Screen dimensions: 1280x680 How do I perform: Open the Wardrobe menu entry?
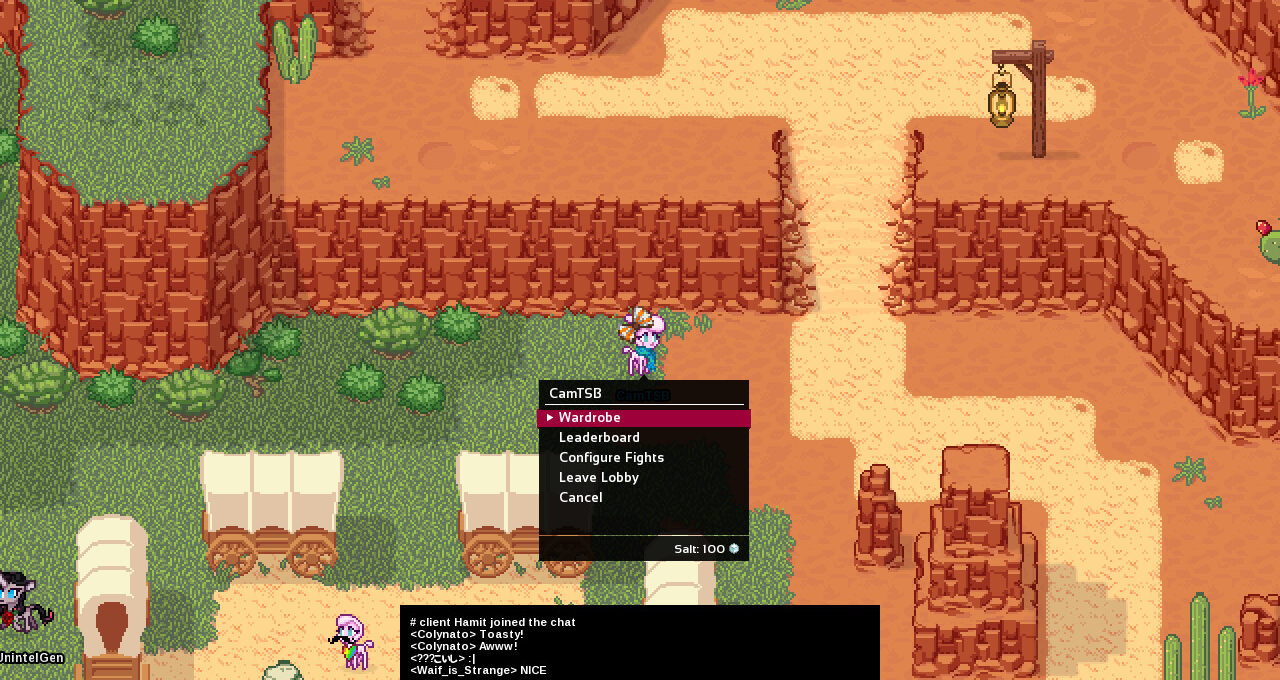click(590, 418)
